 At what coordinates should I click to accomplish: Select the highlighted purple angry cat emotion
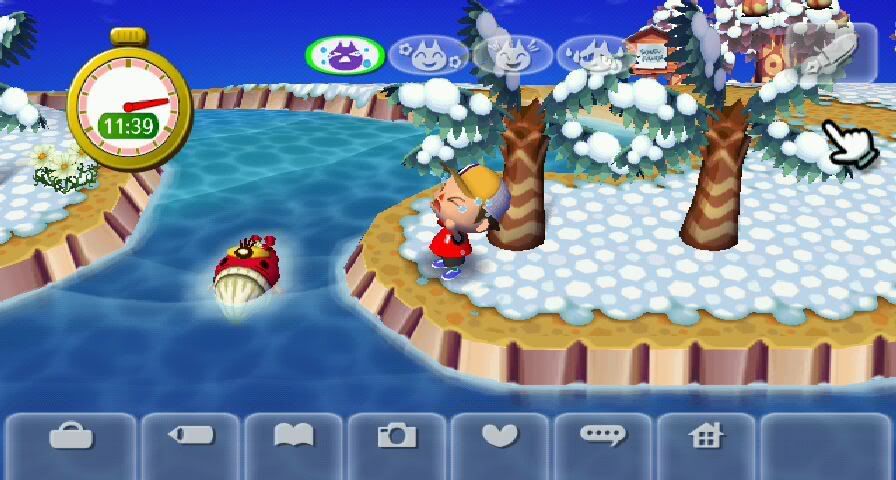click(345, 54)
